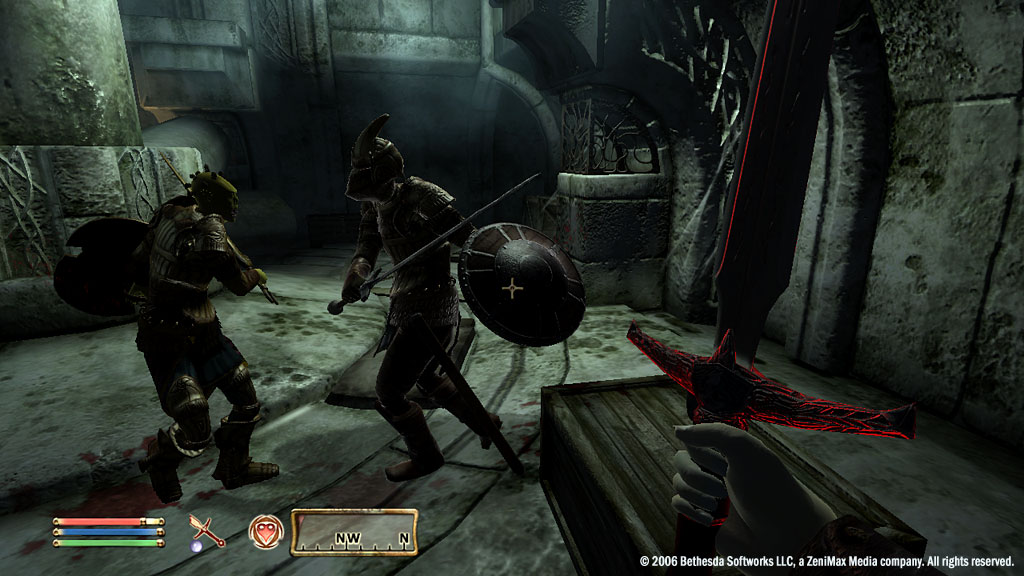Click the compass showing NW and N

[x=354, y=532]
